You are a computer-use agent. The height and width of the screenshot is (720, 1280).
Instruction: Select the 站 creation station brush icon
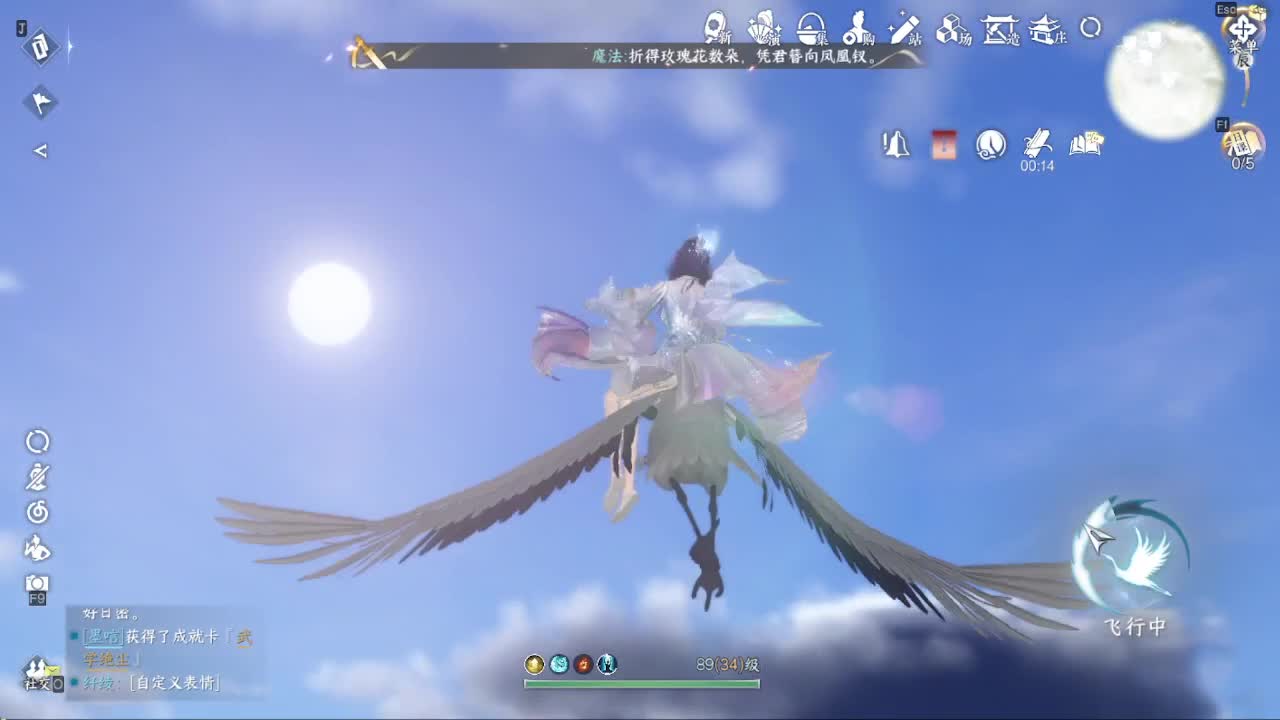coord(905,28)
